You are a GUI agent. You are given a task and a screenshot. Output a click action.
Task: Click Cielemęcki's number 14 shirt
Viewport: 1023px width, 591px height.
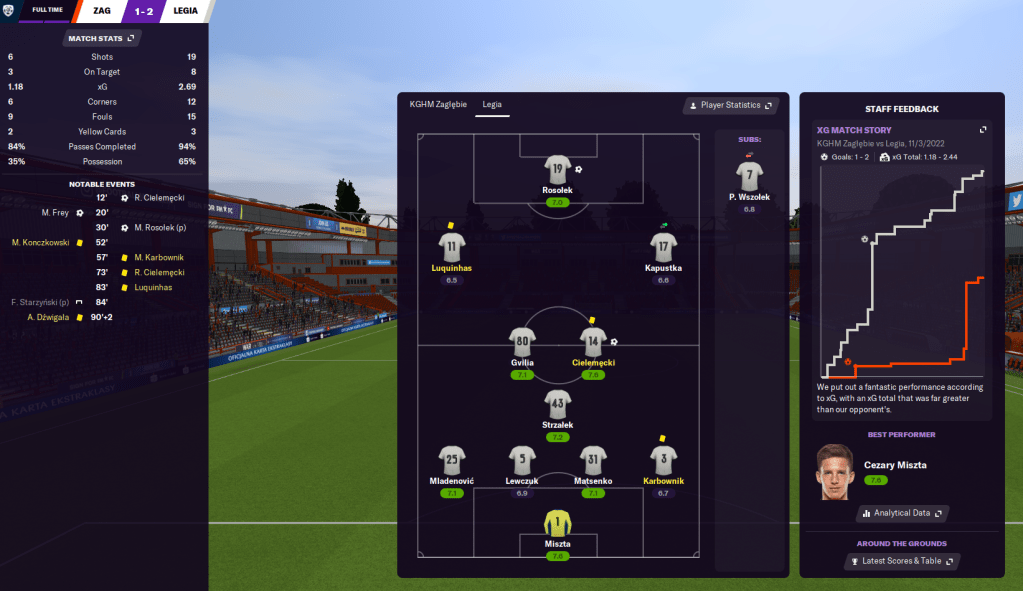coord(593,342)
